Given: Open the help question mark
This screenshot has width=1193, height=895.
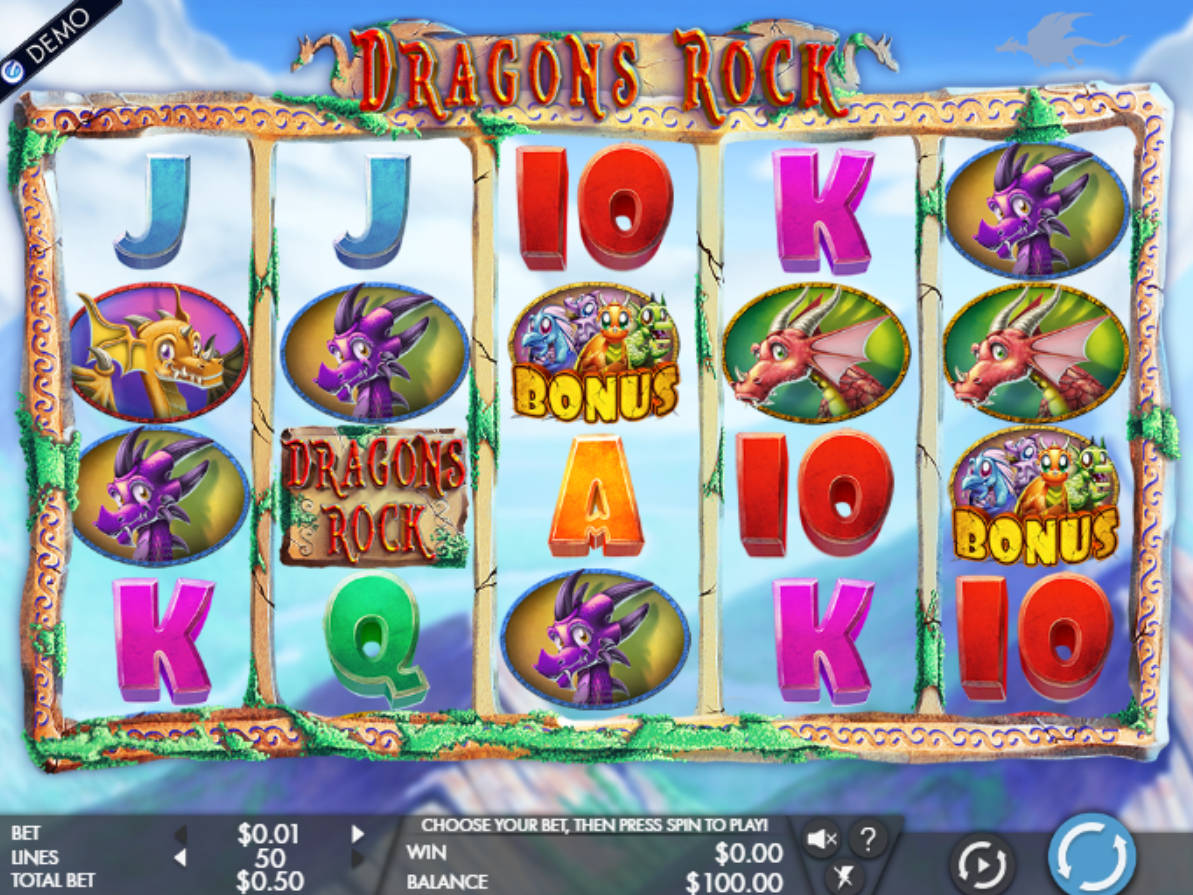Looking at the screenshot, I should tap(868, 838).
